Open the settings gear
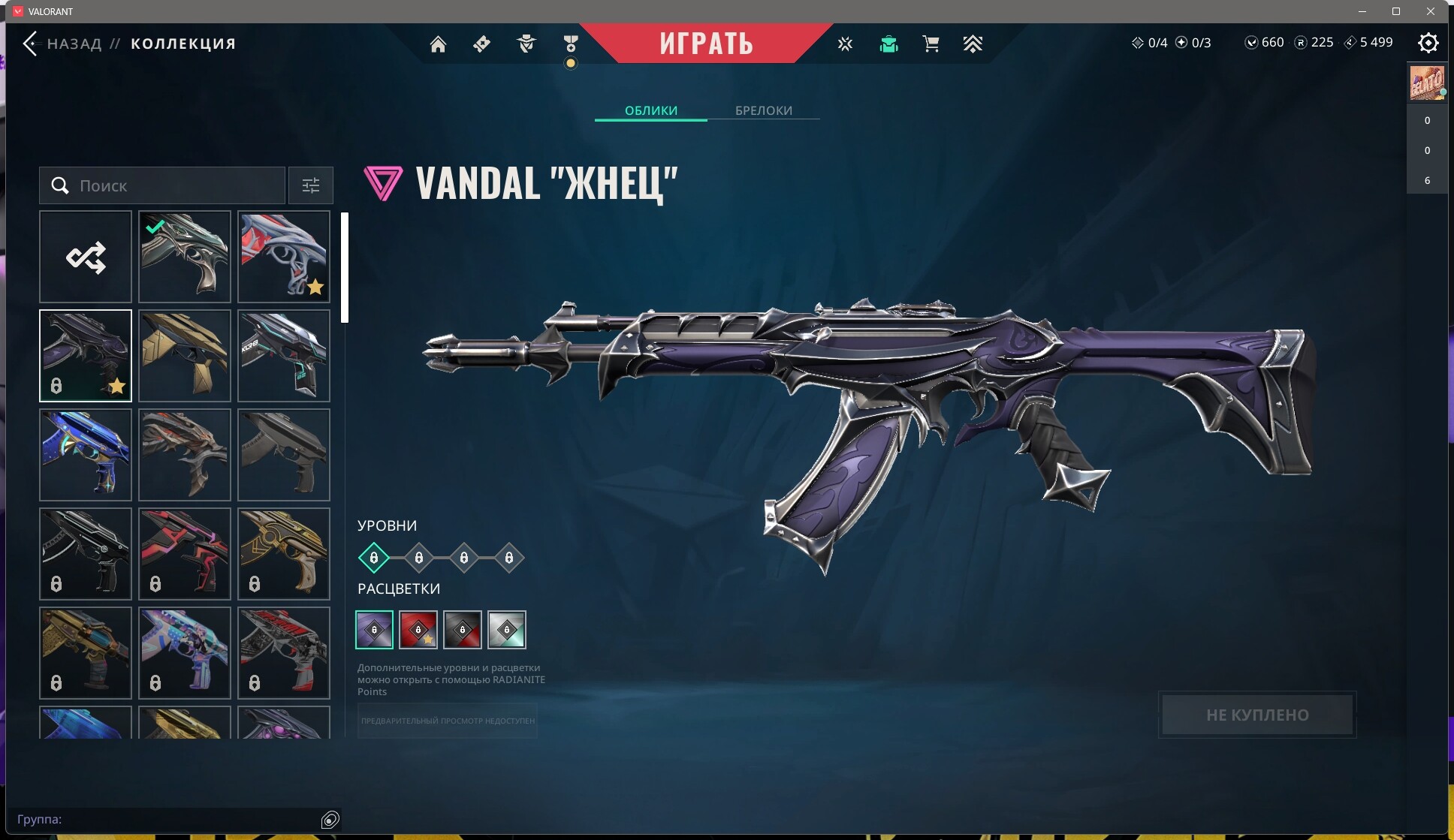 (x=1428, y=44)
